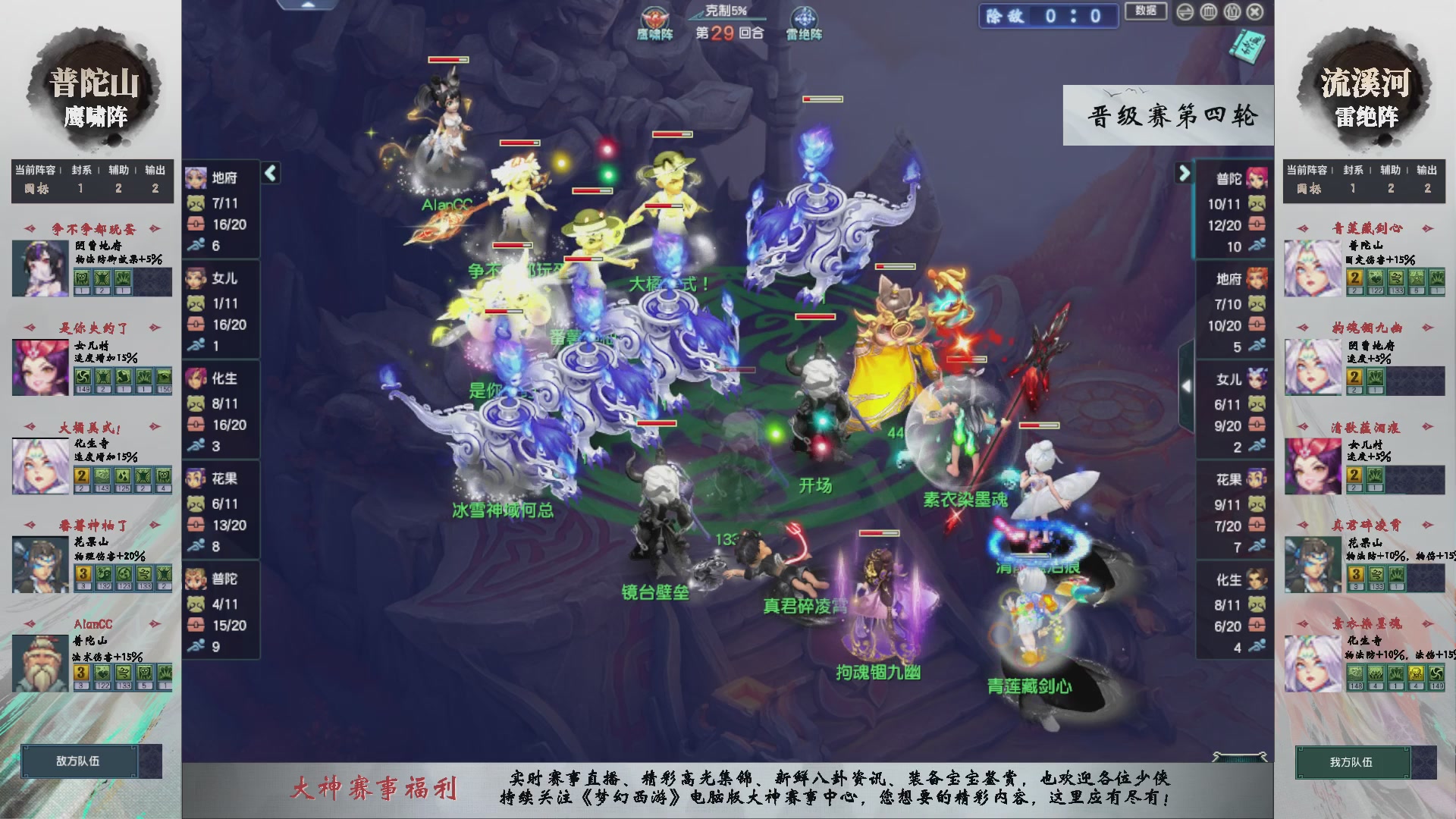
Task: Click the pet icon beside 地府's 7/11 count
Action: click(x=197, y=202)
